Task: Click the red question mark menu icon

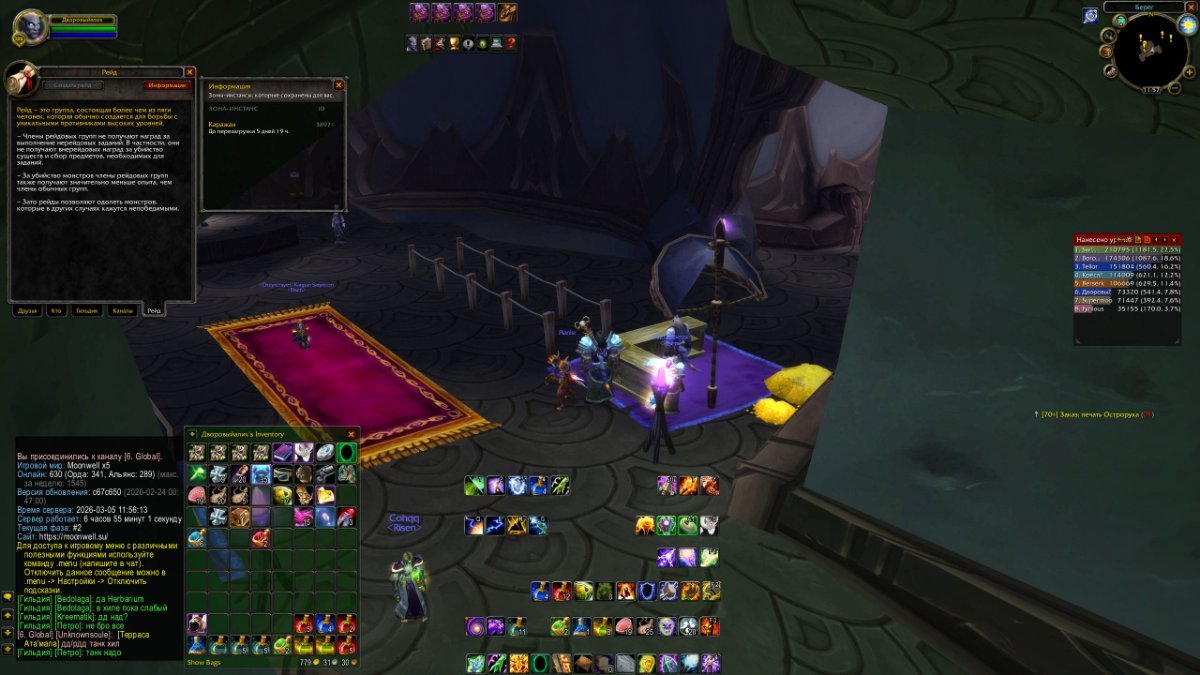Action: pos(511,43)
